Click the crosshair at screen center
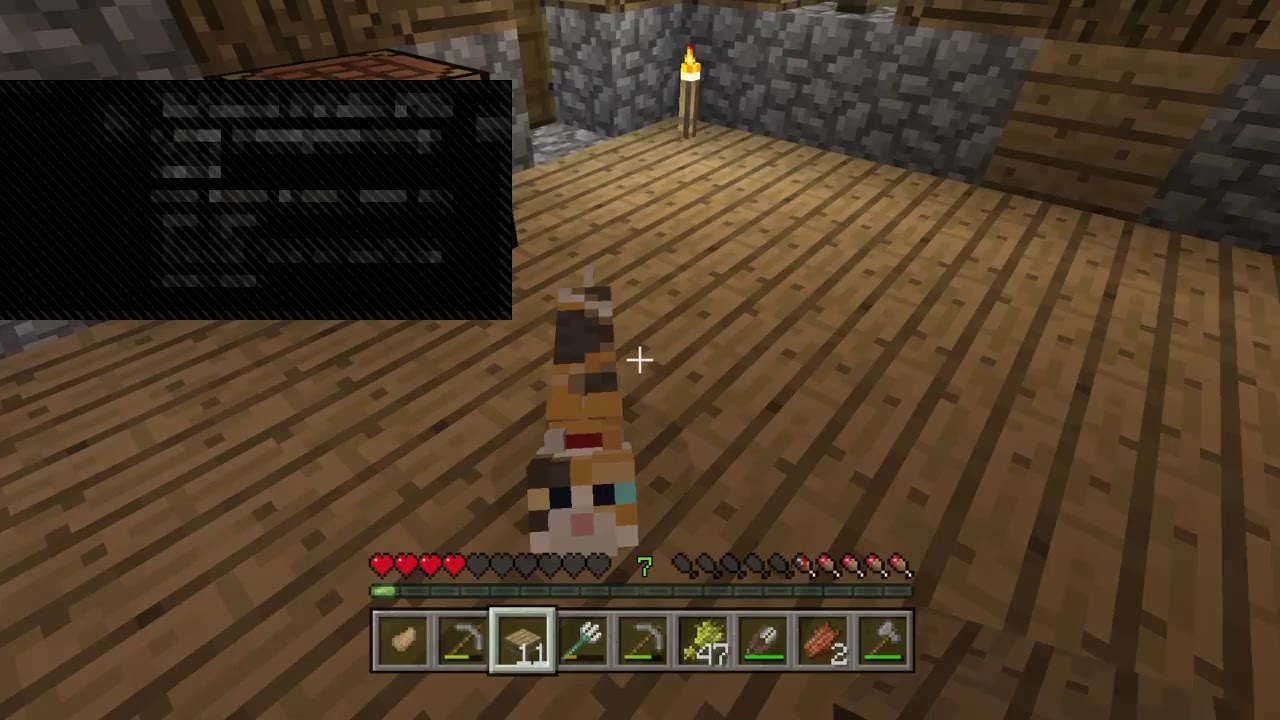Screen dimensions: 1280x720 pyautogui.click(x=640, y=360)
